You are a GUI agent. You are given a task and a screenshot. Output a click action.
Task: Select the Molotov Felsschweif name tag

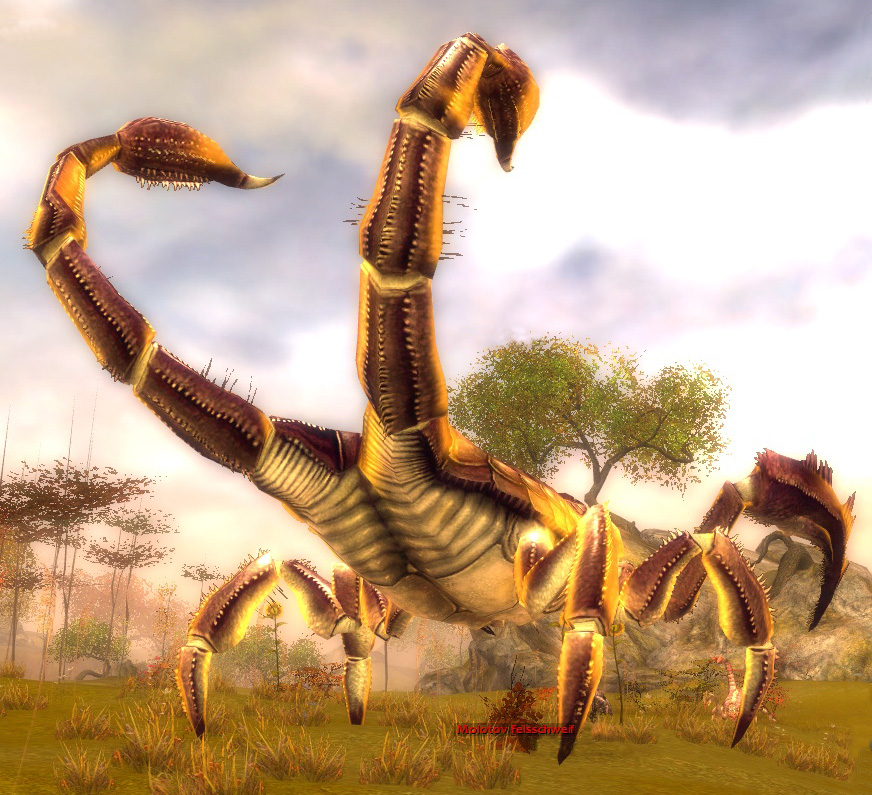pos(515,730)
